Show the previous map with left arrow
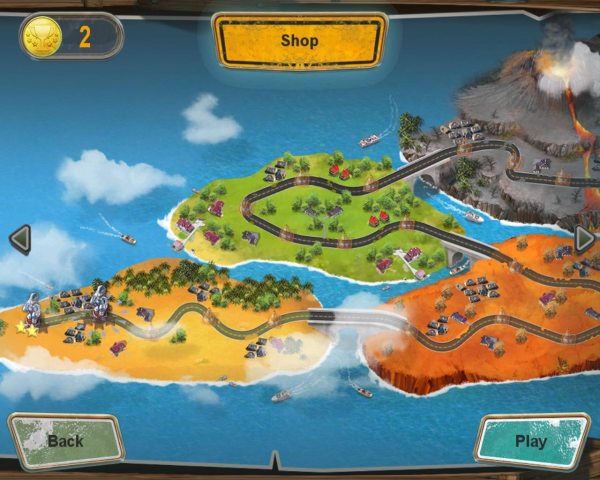This screenshot has height=480, width=600. coord(19,239)
